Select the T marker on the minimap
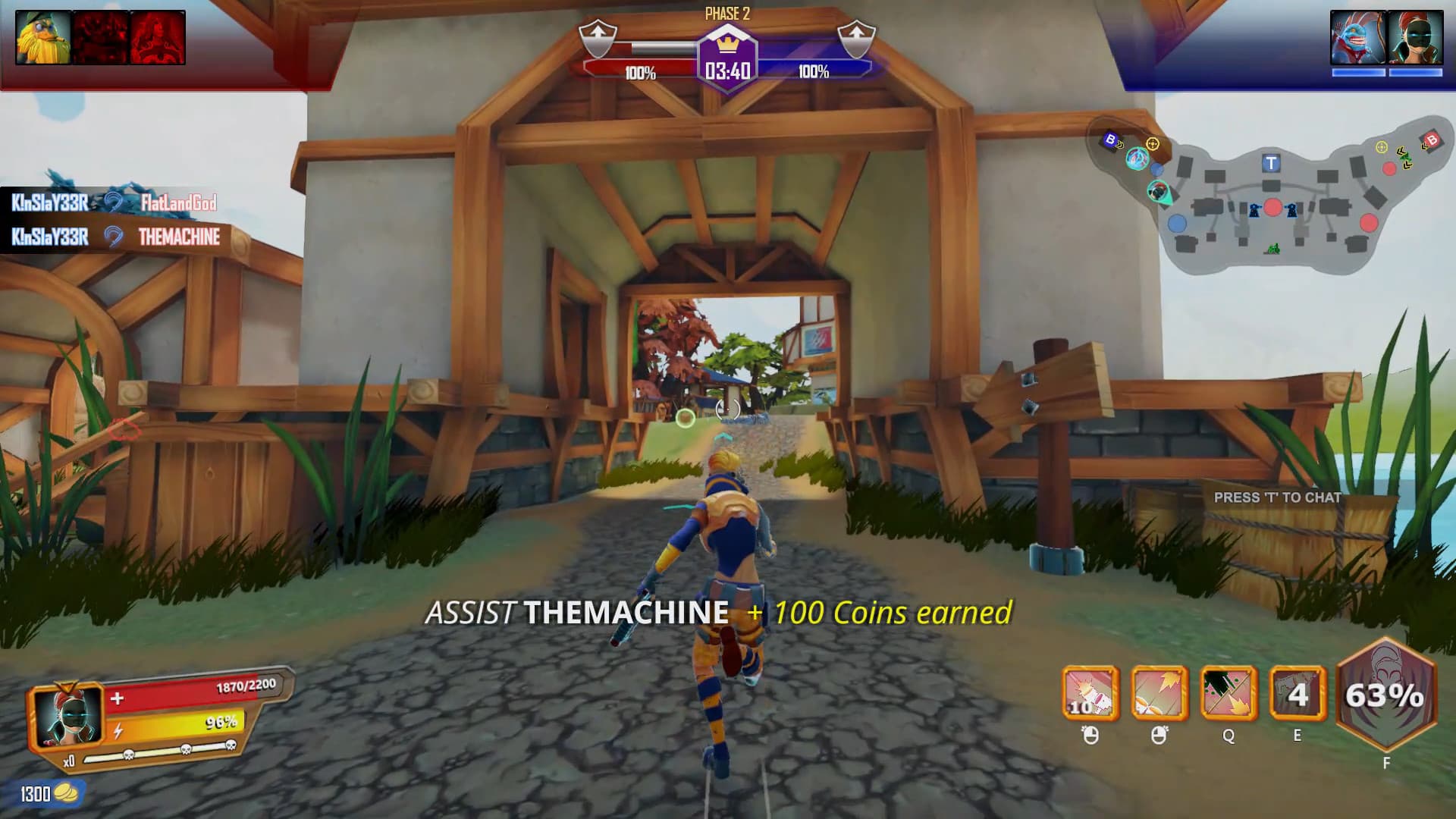This screenshot has height=819, width=1456. [1272, 163]
